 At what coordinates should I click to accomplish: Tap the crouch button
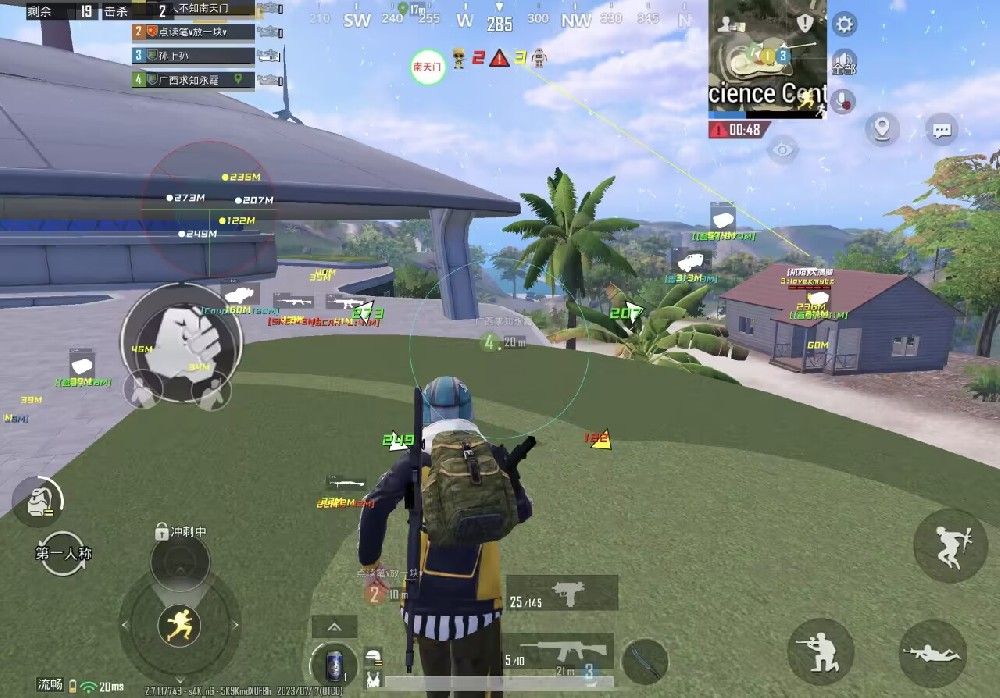[x=820, y=651]
